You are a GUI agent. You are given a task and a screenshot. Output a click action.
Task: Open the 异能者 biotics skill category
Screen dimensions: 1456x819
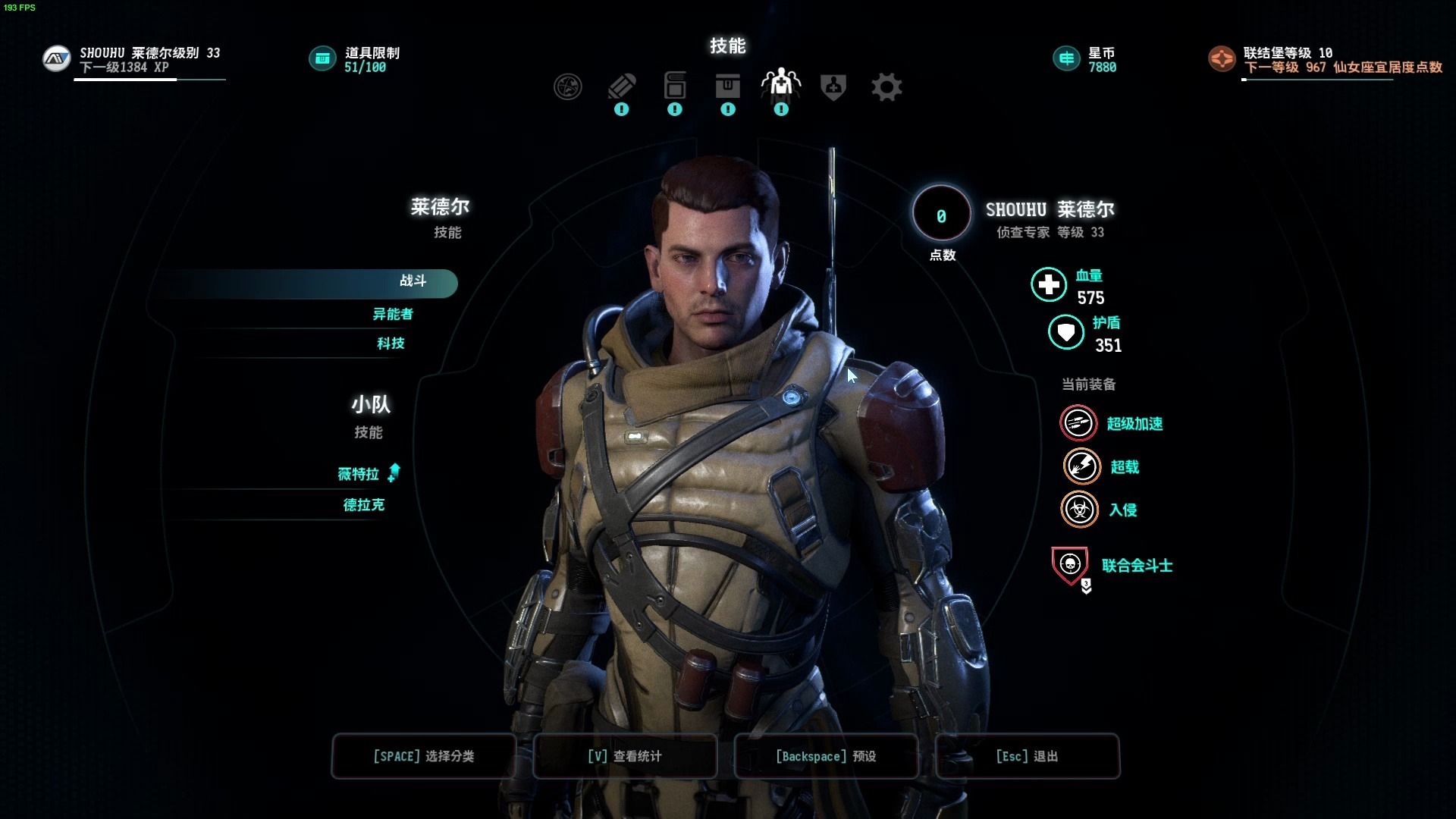coord(392,314)
